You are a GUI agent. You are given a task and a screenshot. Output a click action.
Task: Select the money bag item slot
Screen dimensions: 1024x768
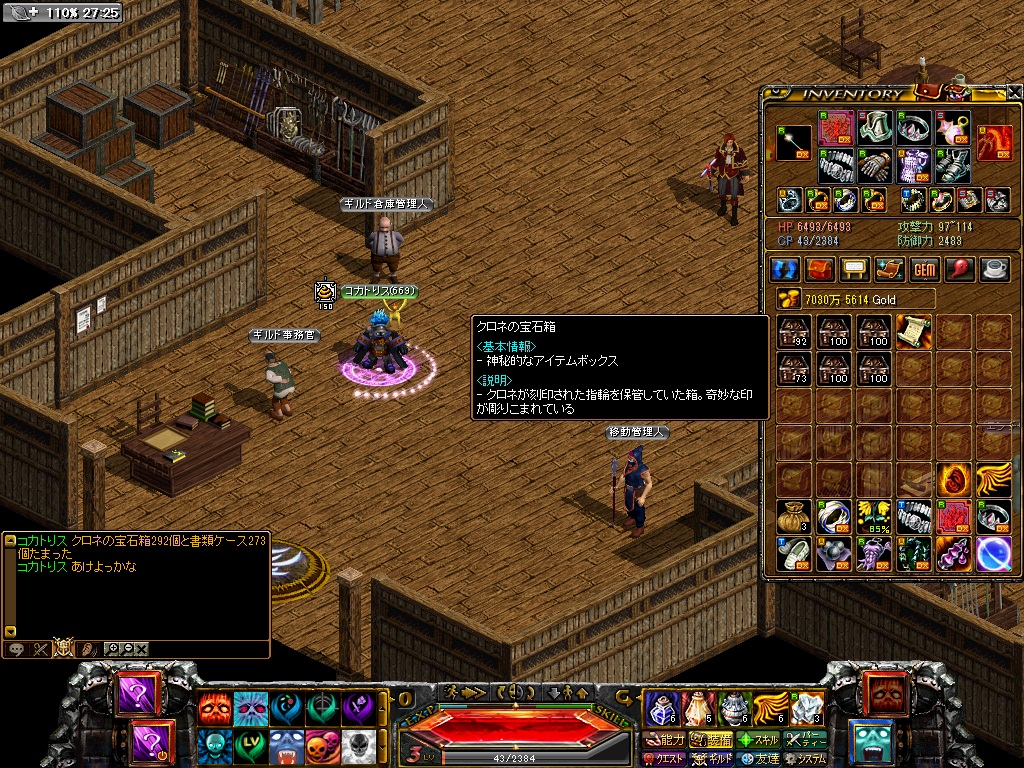(795, 516)
